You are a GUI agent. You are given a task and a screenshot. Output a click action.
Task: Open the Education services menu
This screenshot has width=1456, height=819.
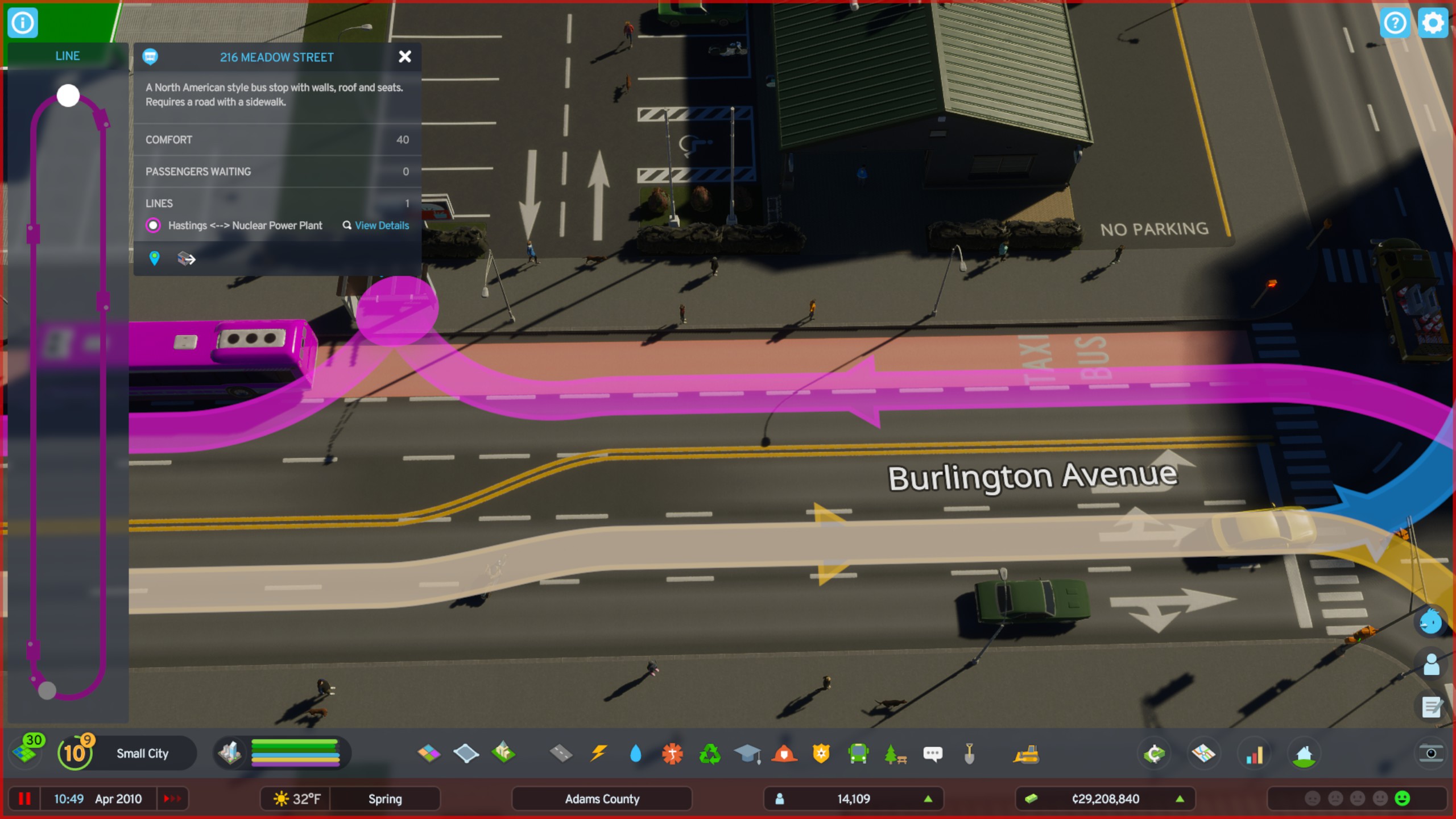point(746,753)
